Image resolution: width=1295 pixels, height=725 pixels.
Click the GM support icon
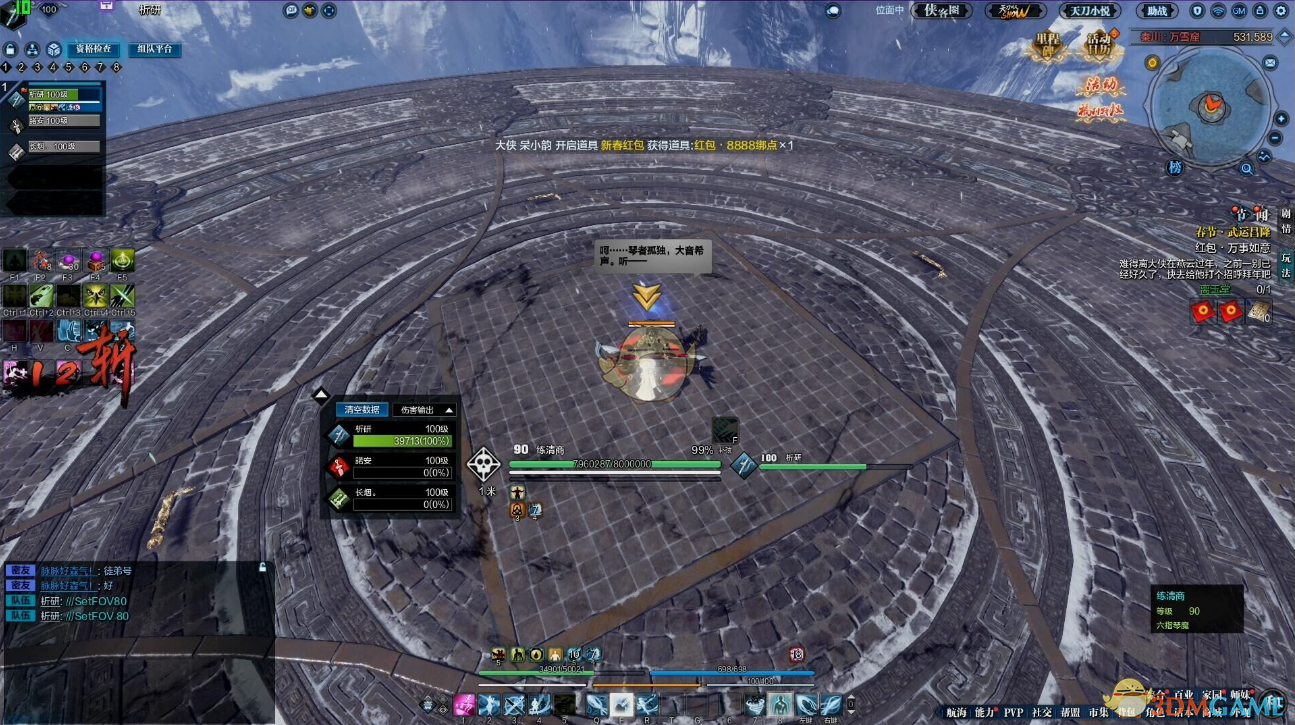[1241, 11]
